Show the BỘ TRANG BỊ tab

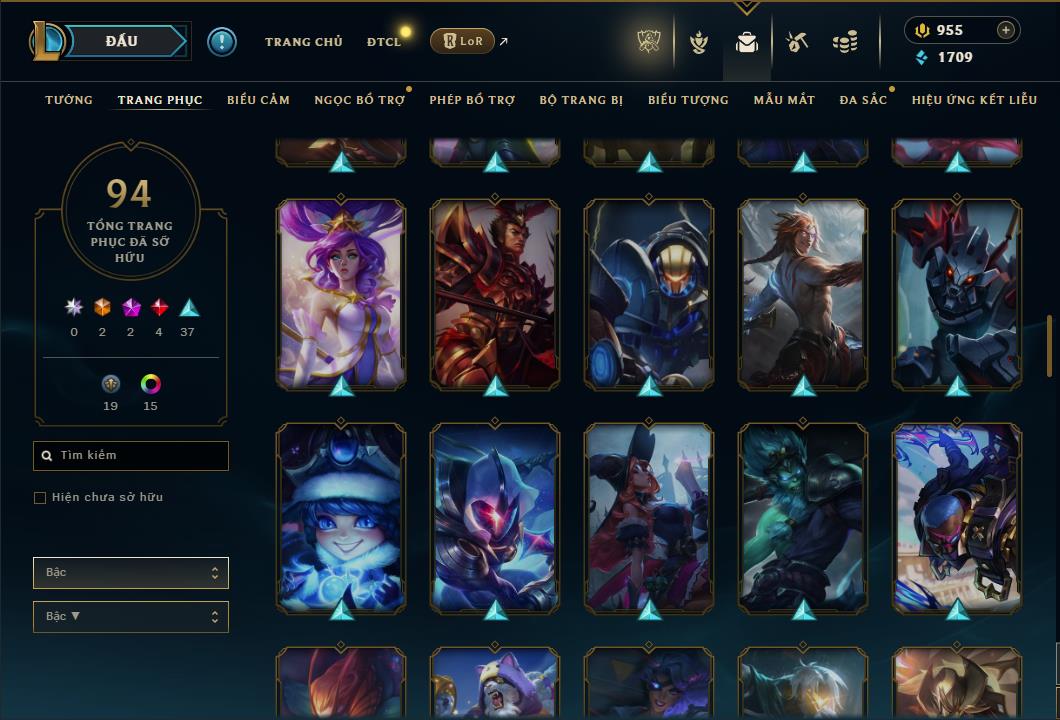(x=581, y=100)
